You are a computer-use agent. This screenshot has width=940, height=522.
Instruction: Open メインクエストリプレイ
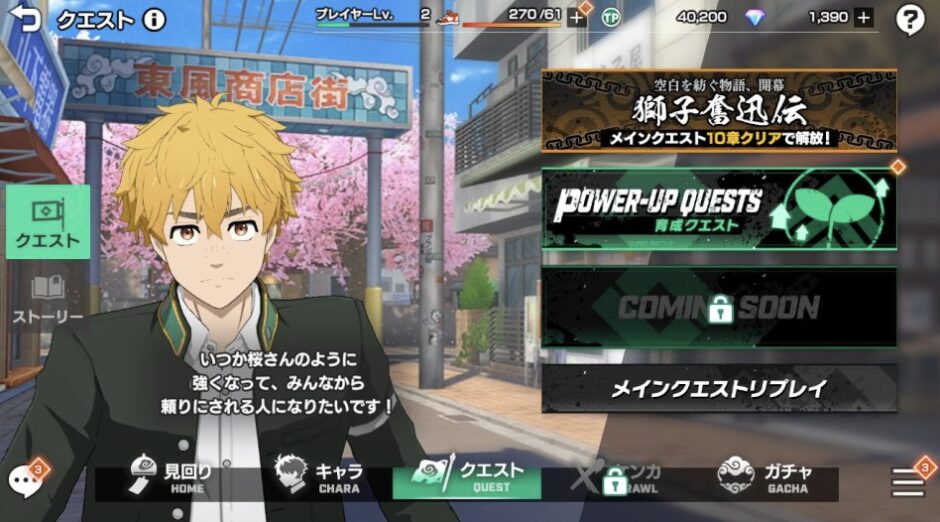(719, 389)
